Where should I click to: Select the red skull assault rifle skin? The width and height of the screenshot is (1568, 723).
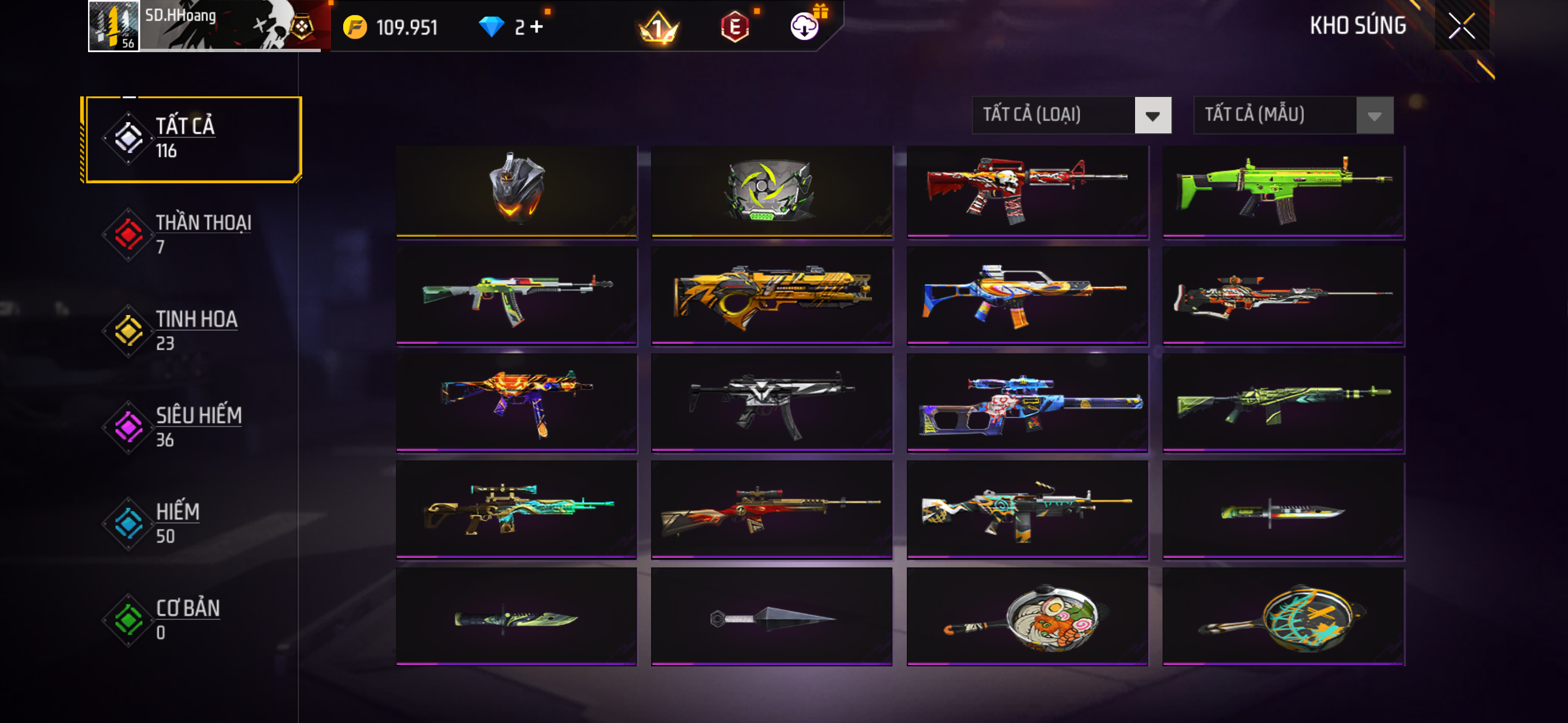click(x=1027, y=190)
